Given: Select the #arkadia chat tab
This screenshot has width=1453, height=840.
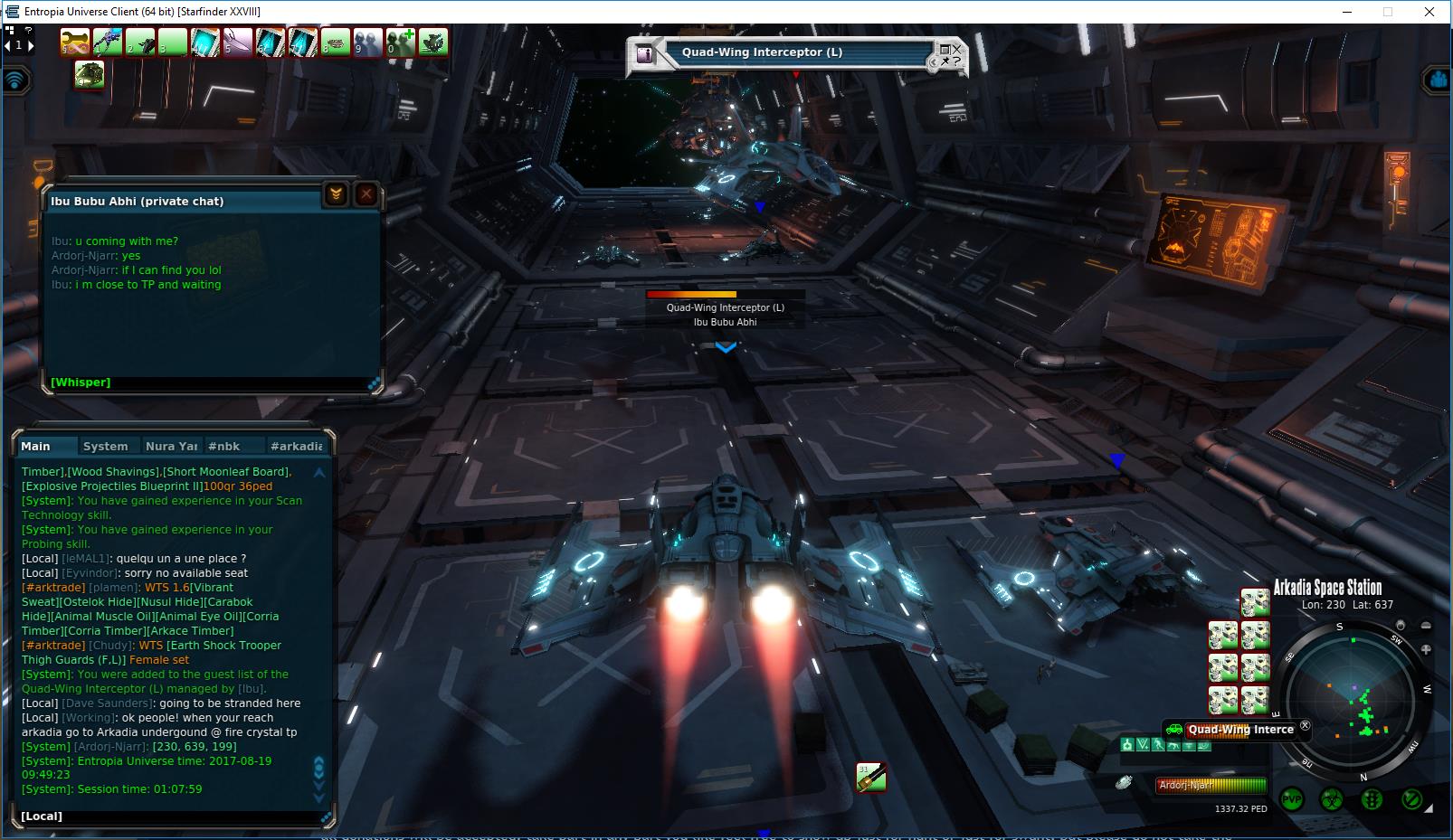Looking at the screenshot, I should click(x=296, y=446).
